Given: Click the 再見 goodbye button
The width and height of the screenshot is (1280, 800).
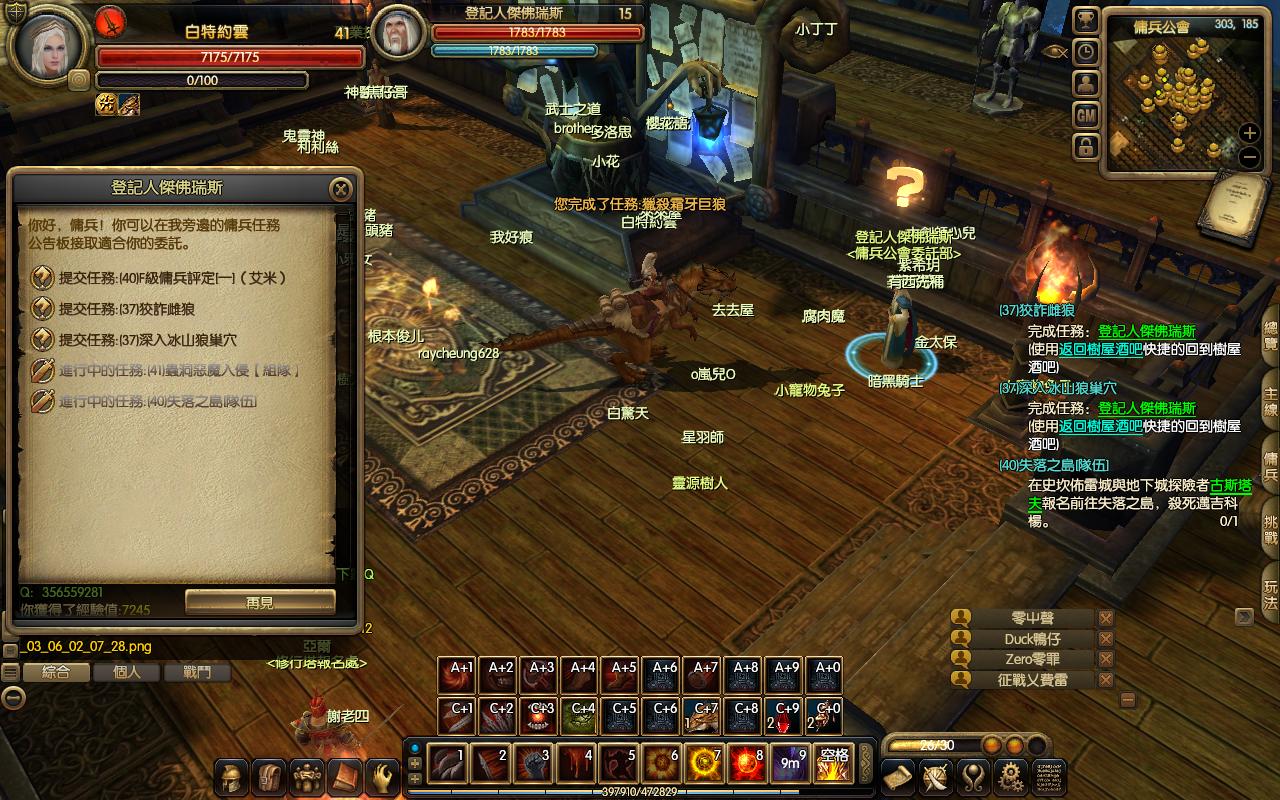Looking at the screenshot, I should point(260,602).
